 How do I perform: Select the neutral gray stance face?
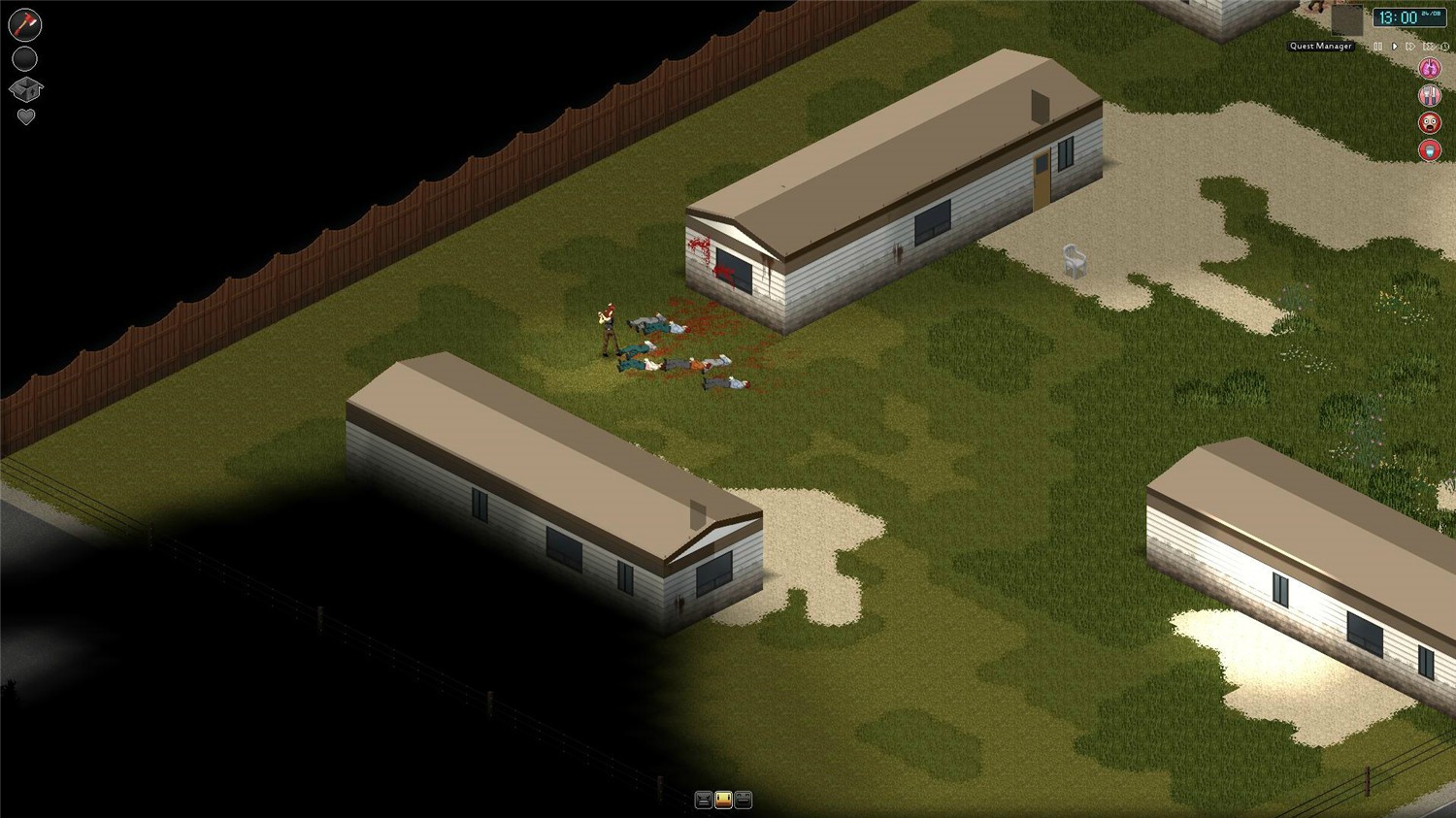point(743,799)
